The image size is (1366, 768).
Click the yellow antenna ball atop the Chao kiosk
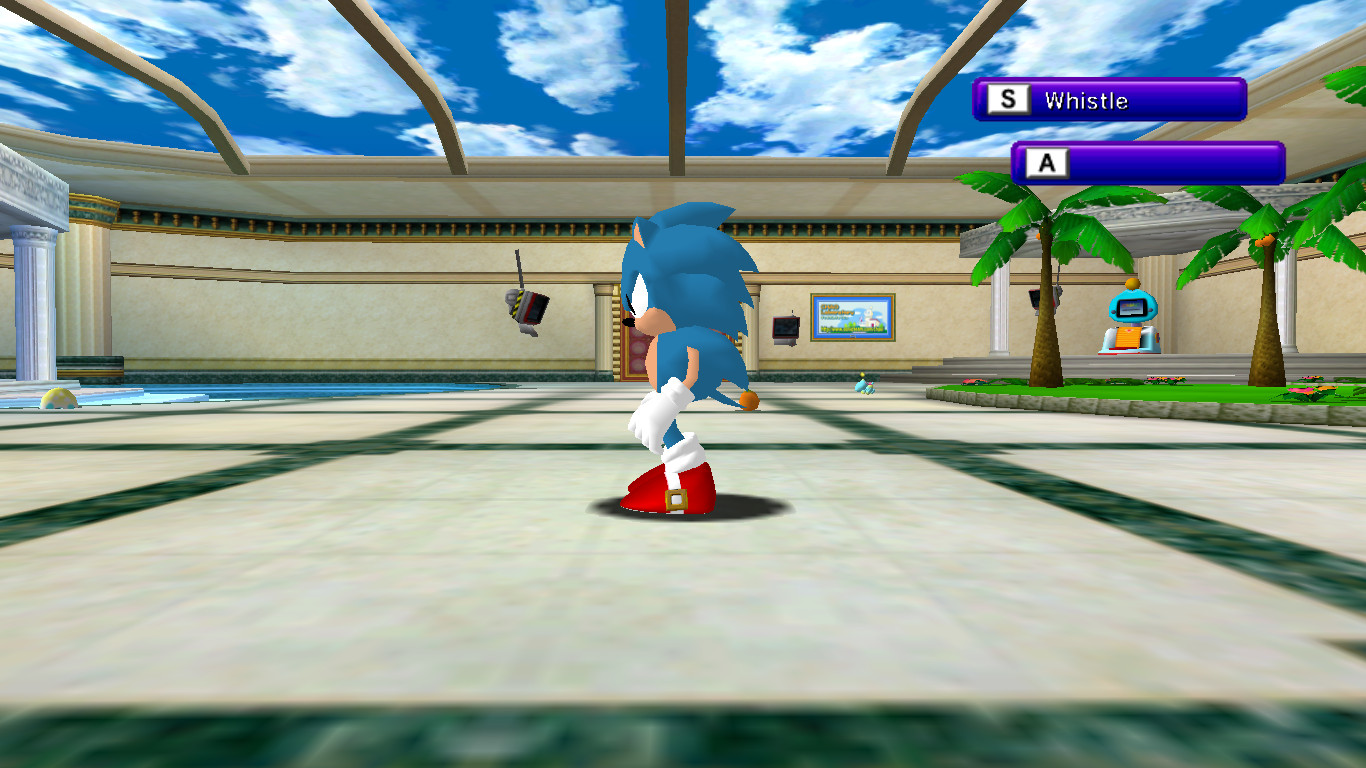pyautogui.click(x=1132, y=283)
